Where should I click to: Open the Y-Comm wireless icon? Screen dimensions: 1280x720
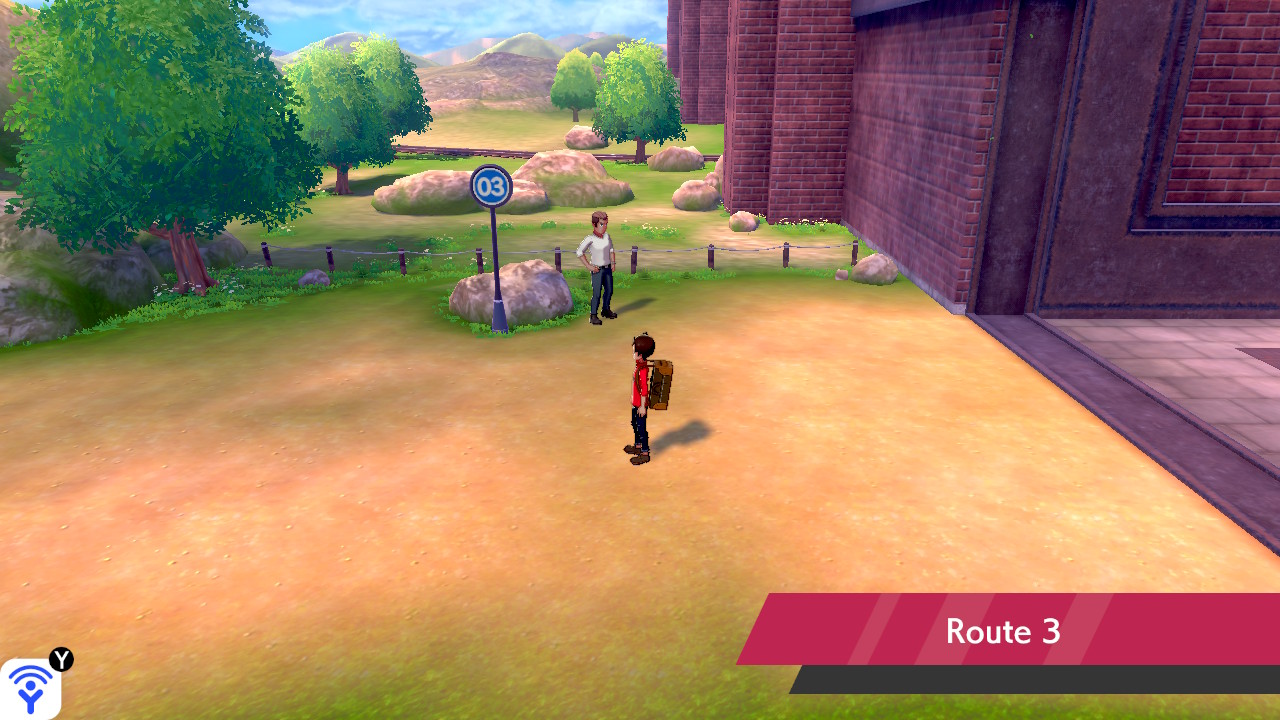pos(30,688)
